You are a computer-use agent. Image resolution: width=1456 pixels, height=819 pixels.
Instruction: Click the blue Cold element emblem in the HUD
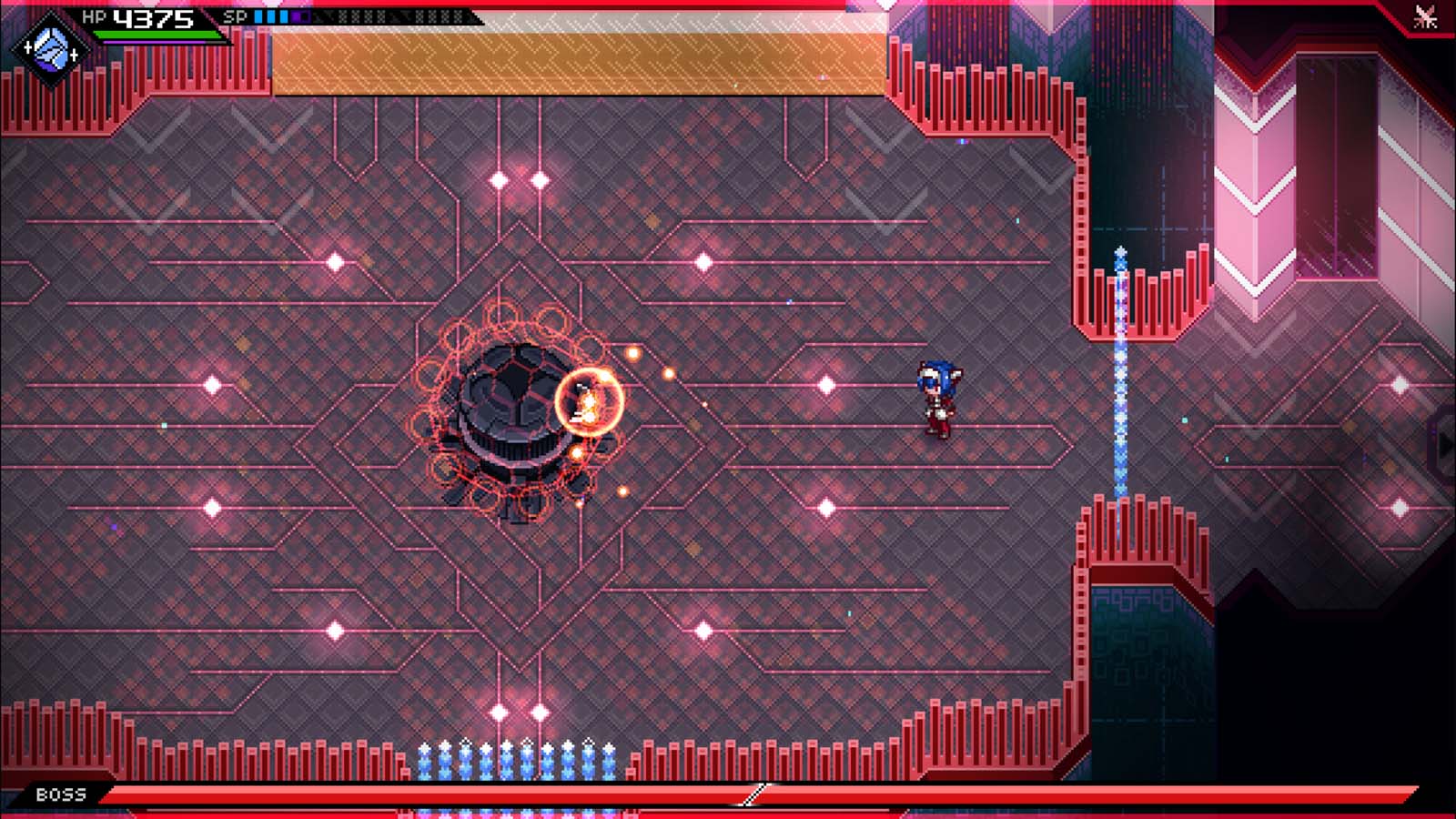coord(50,48)
